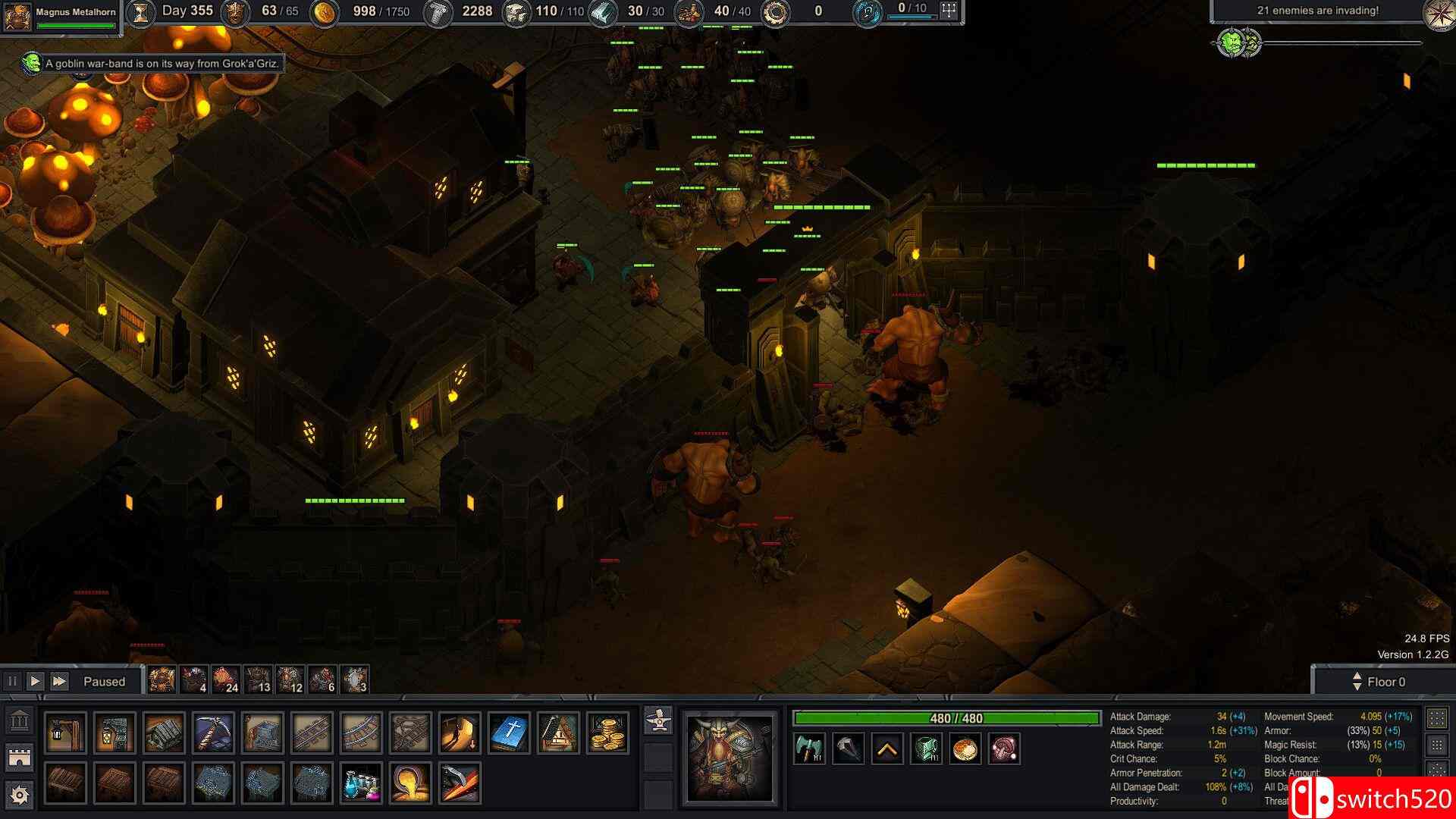
Task: Choose the blue book with cross icon
Action: pyautogui.click(x=508, y=733)
